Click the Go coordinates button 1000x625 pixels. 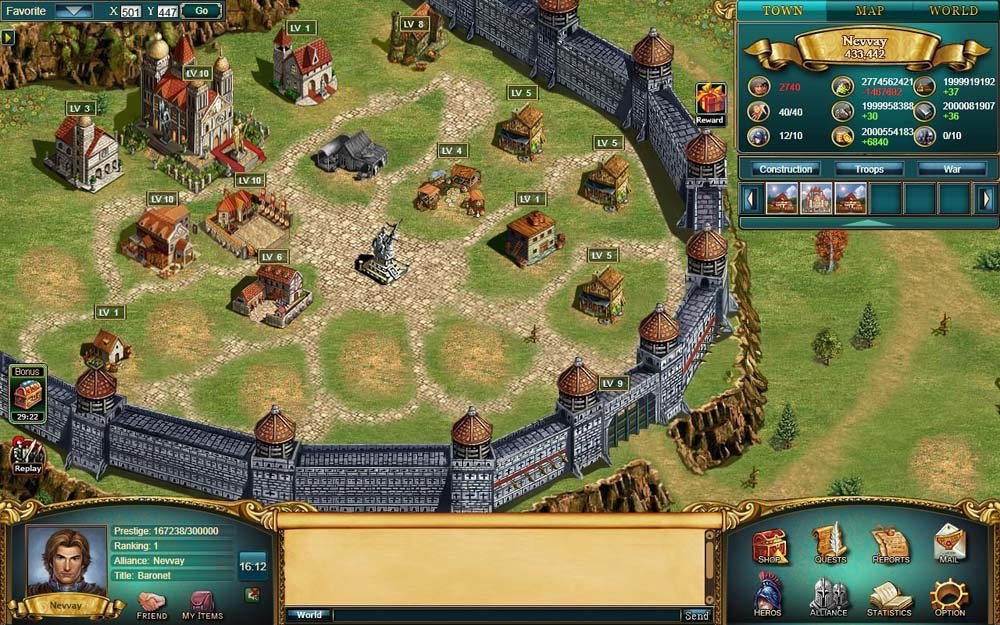point(201,11)
